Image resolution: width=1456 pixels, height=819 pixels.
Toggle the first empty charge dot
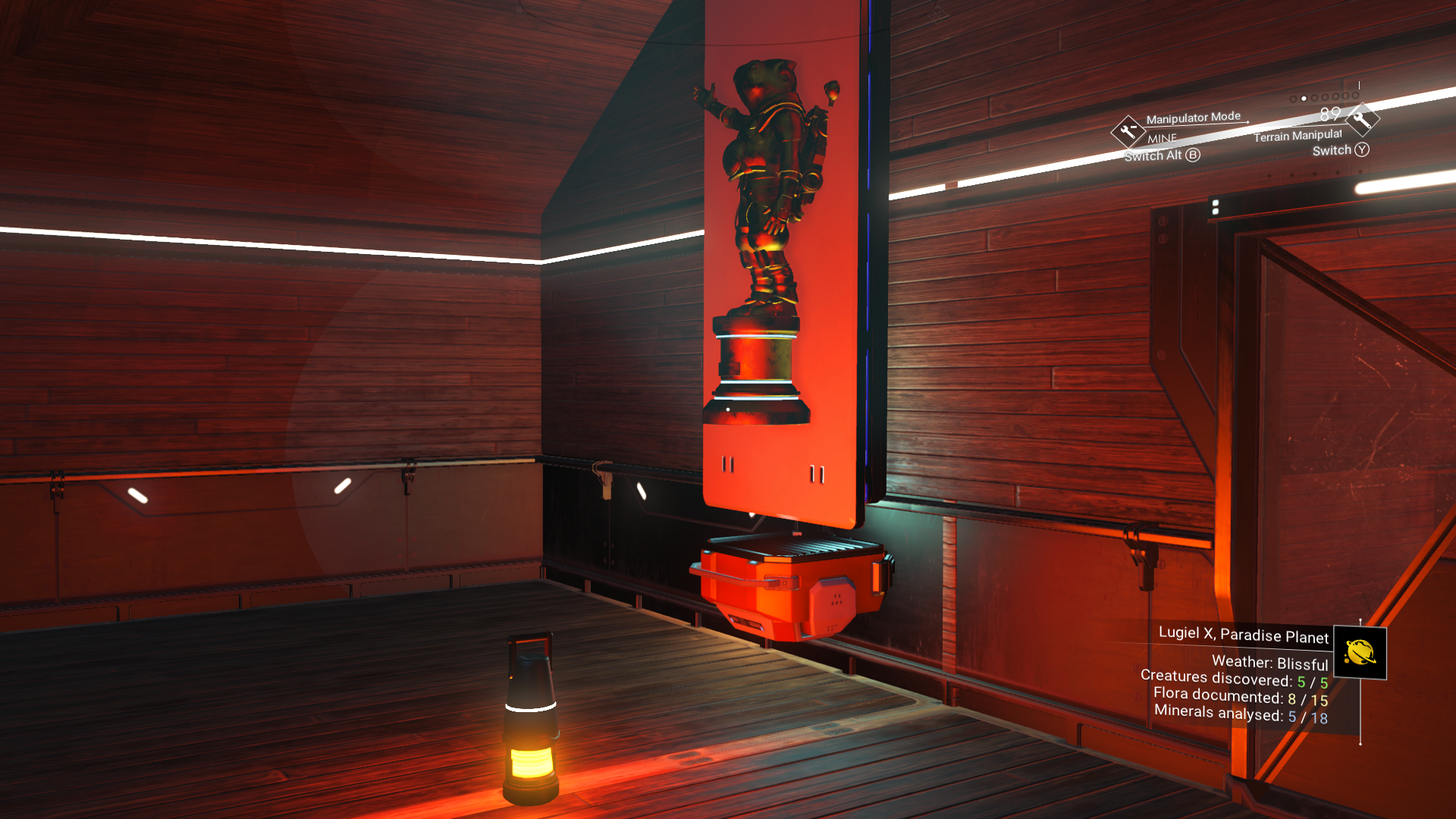pos(1292,99)
